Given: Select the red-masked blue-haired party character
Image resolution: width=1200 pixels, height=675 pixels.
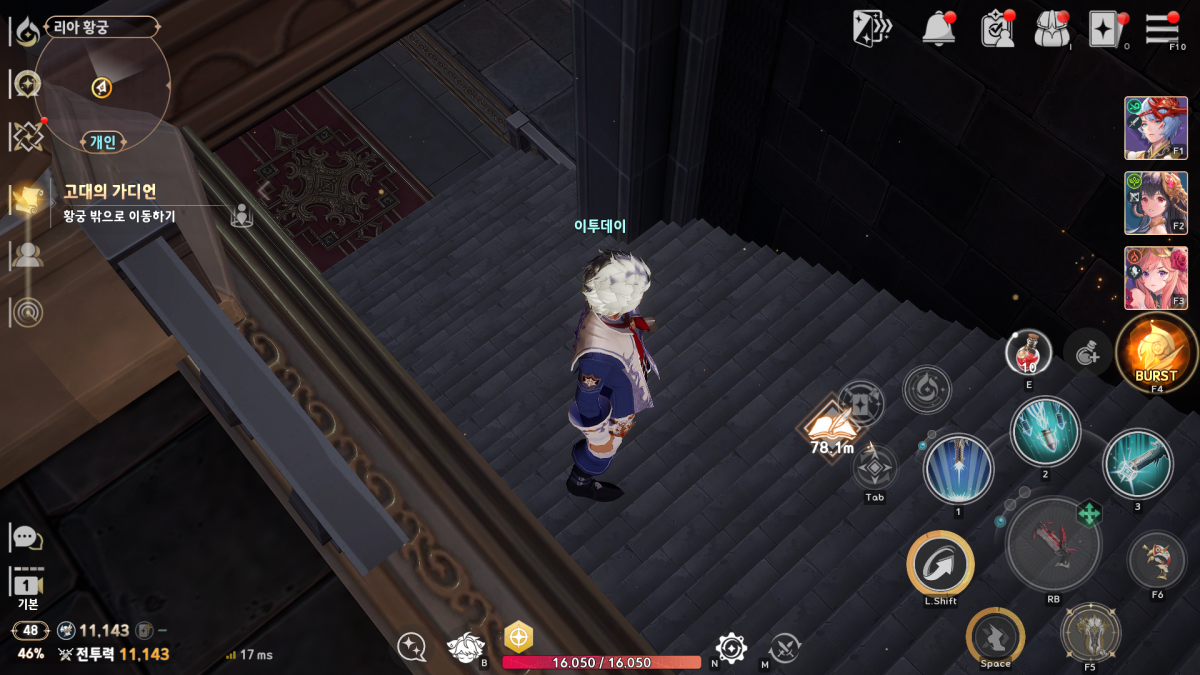Looking at the screenshot, I should (1156, 128).
